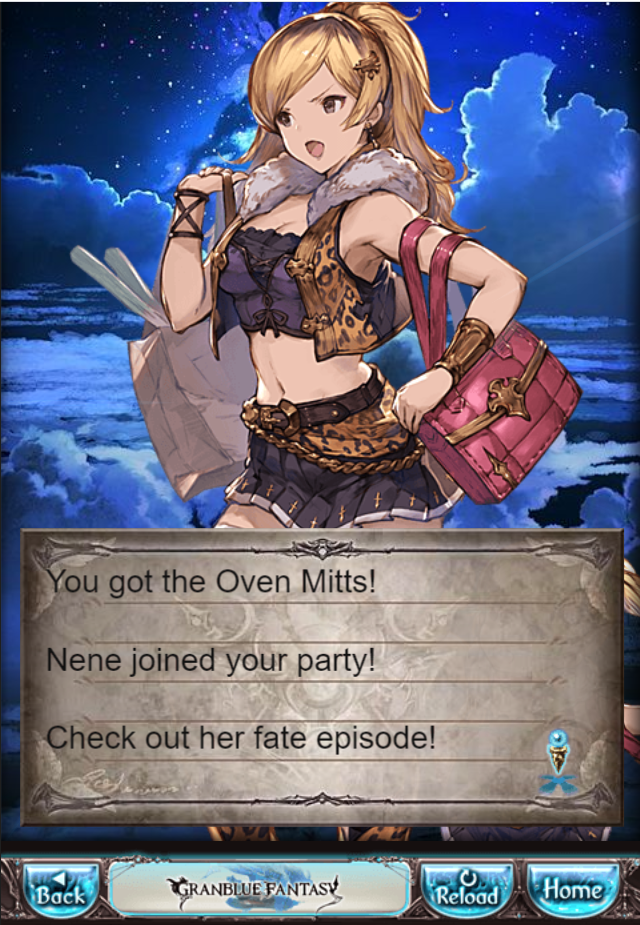Screen dimensions: 640x925
Task: Advance the dialogue with the blue crystal
Action: [559, 762]
